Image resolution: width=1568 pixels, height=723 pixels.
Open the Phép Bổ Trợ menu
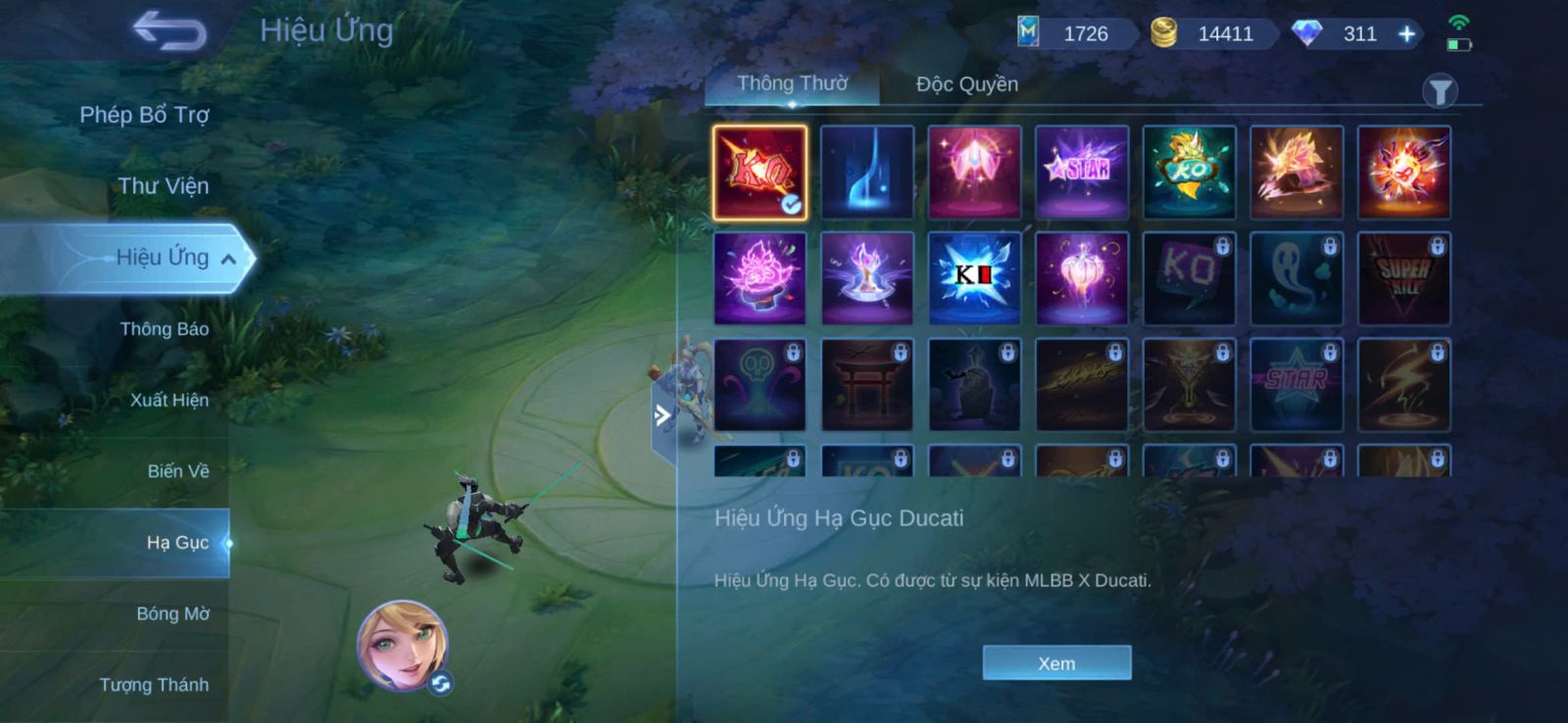click(144, 115)
